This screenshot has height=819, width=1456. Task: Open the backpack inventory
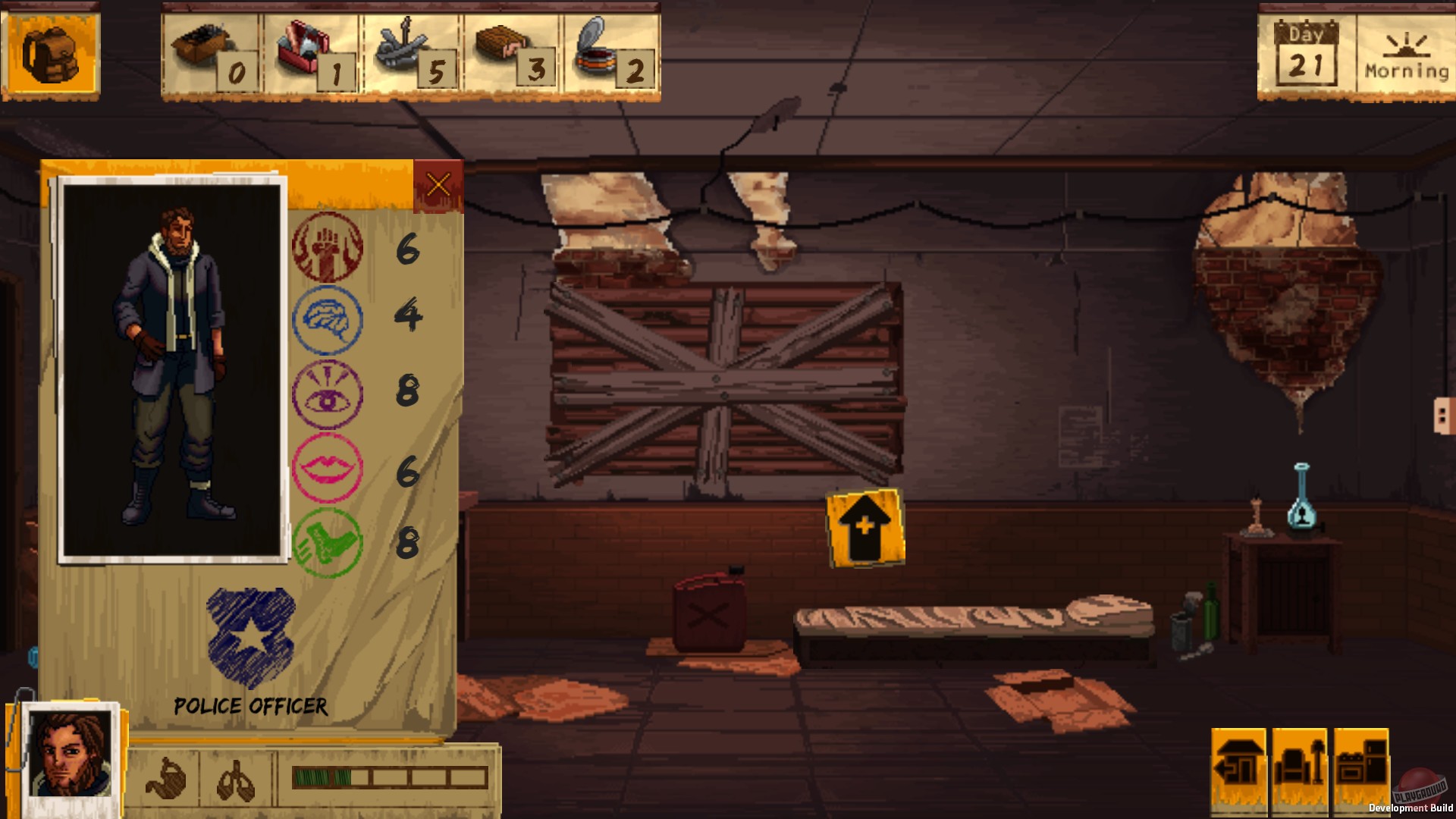51,53
